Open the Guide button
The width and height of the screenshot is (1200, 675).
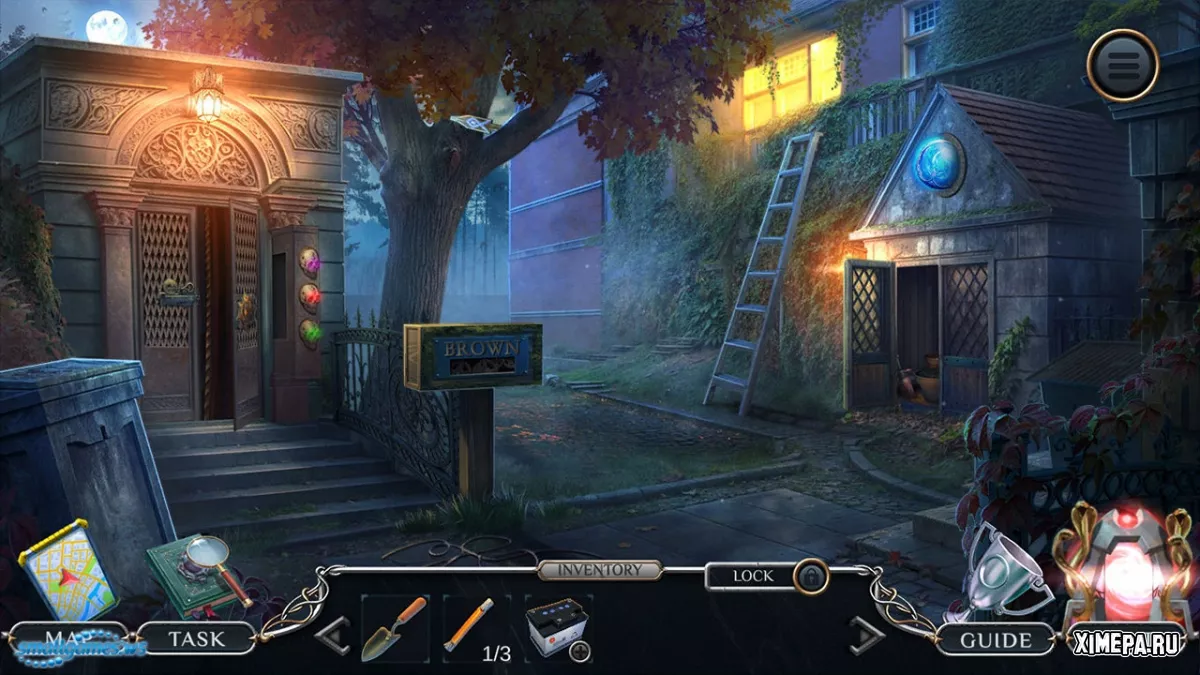click(996, 639)
